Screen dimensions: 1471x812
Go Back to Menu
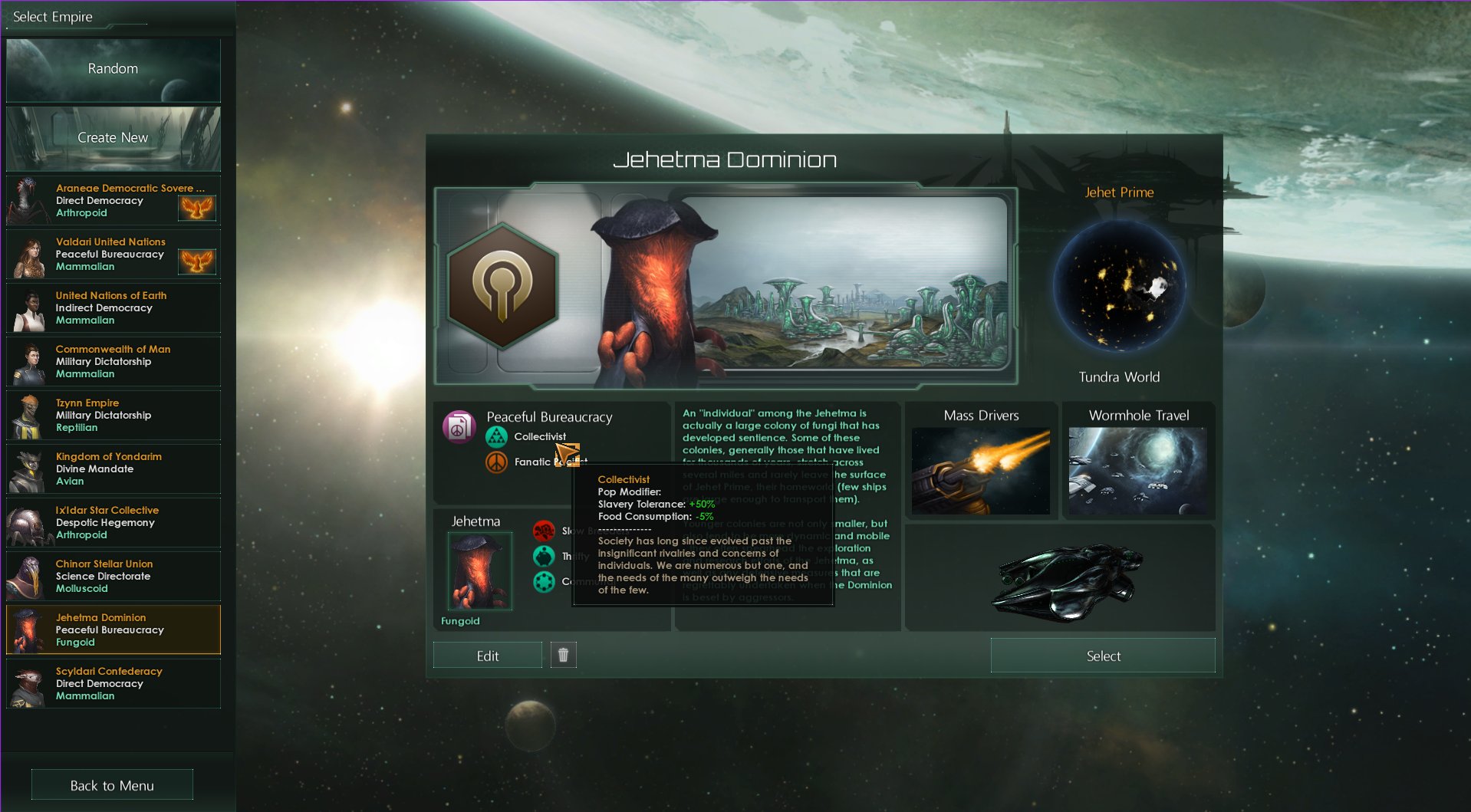(x=111, y=784)
